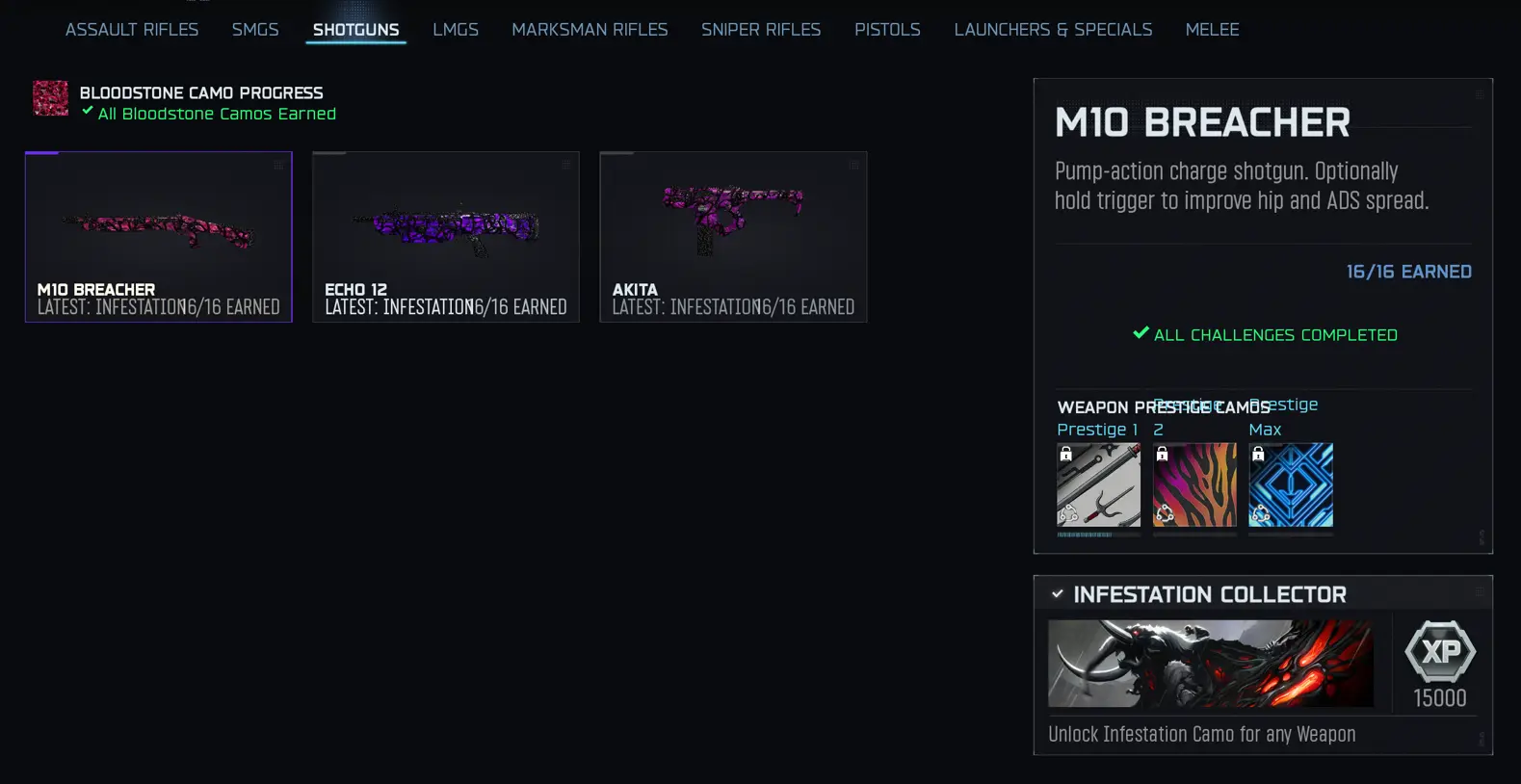This screenshot has width=1521, height=784.
Task: Click the grid icon on the Akita card
Action: point(853,165)
